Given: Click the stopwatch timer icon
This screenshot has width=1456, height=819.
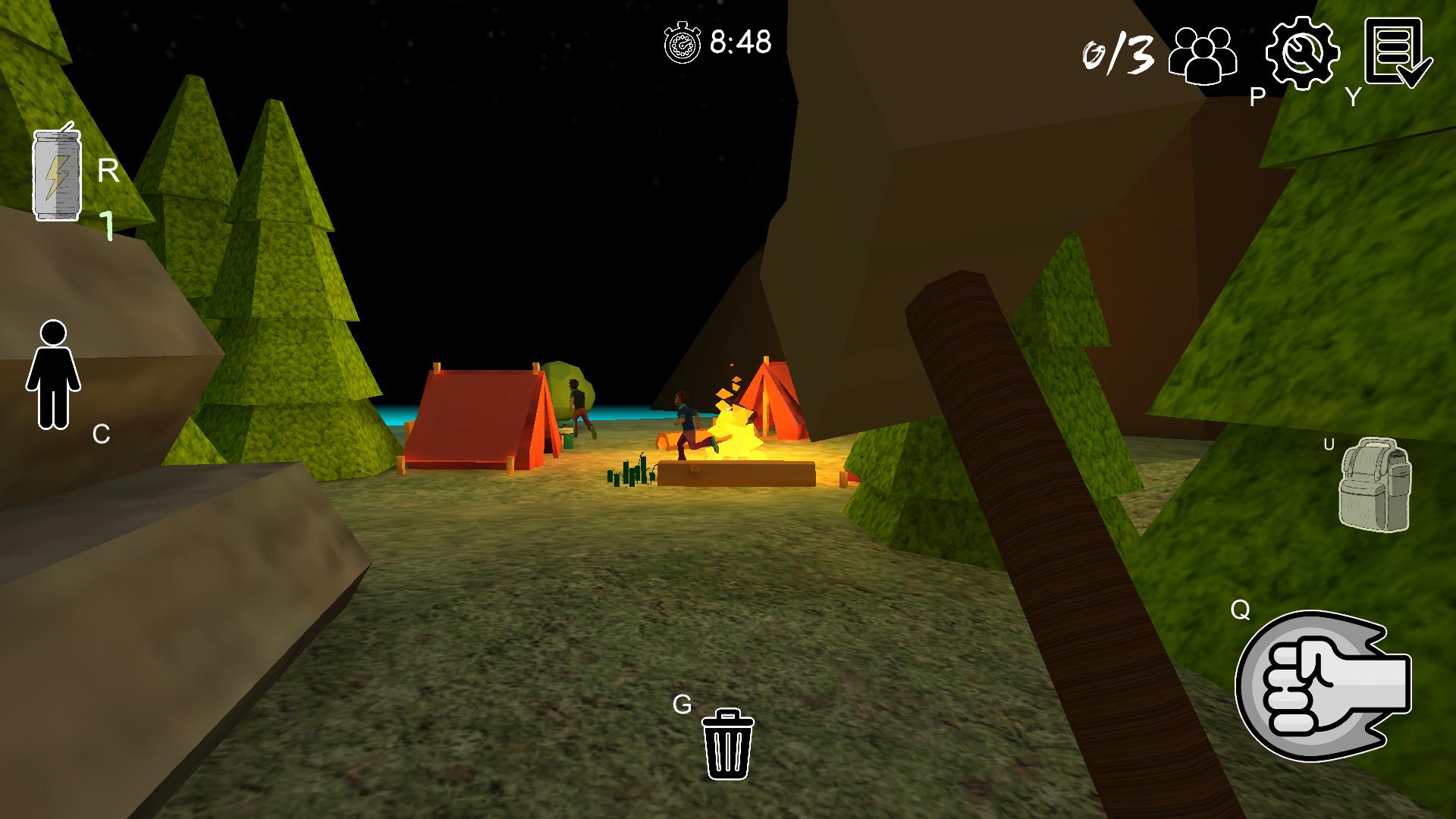Looking at the screenshot, I should tap(681, 42).
